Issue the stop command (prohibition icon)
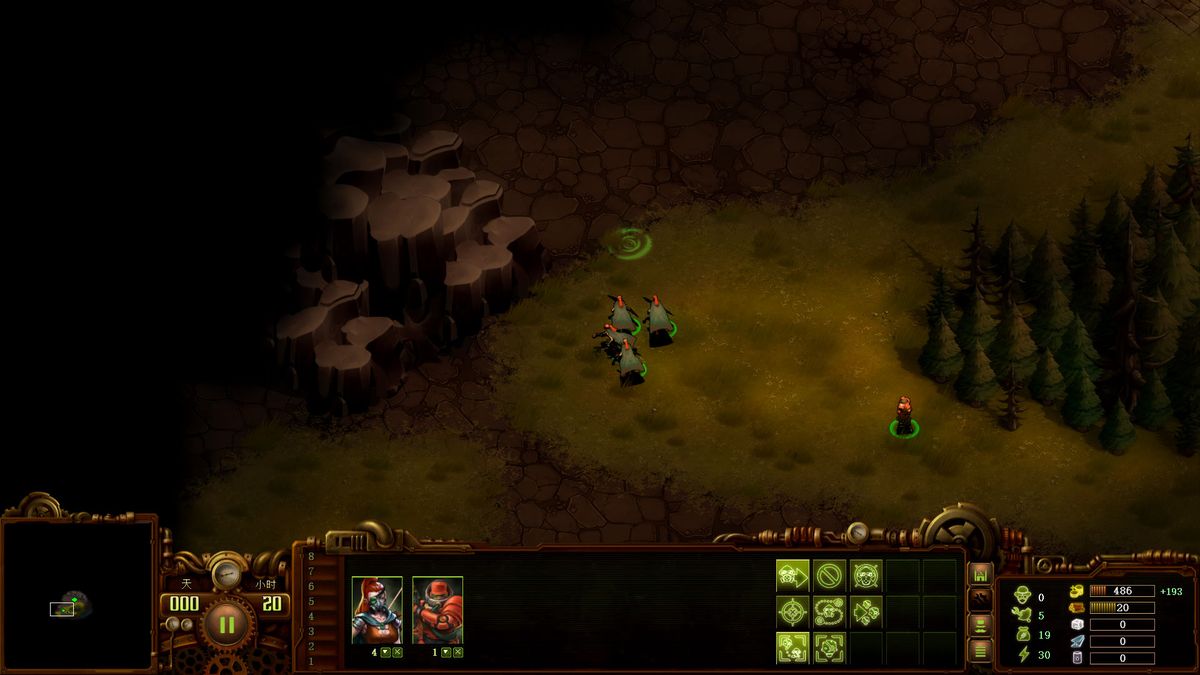This screenshot has width=1200, height=675. pos(830,575)
